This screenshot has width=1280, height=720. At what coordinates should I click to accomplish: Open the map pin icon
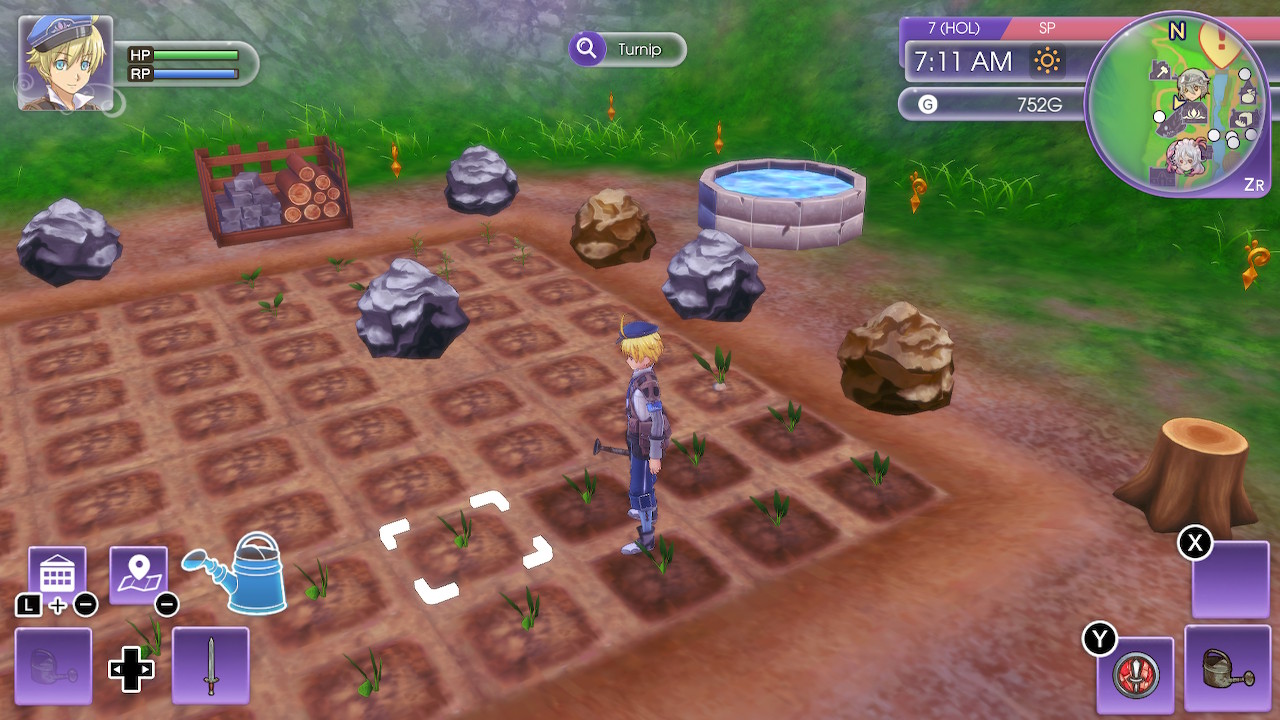(x=137, y=571)
